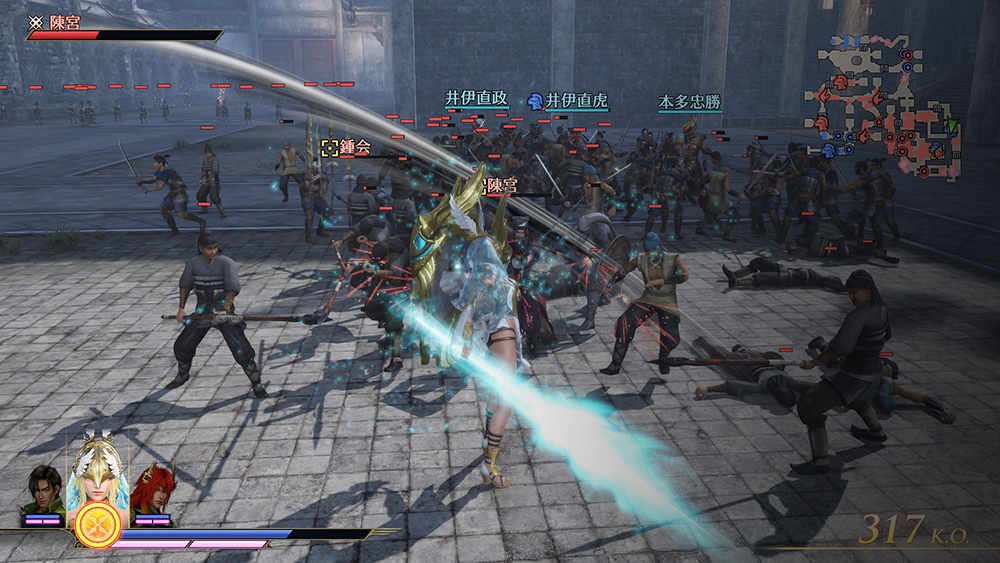Click the 井伊直虎 ally name tag
Screen dimensions: 1000x563
[x=567, y=101]
